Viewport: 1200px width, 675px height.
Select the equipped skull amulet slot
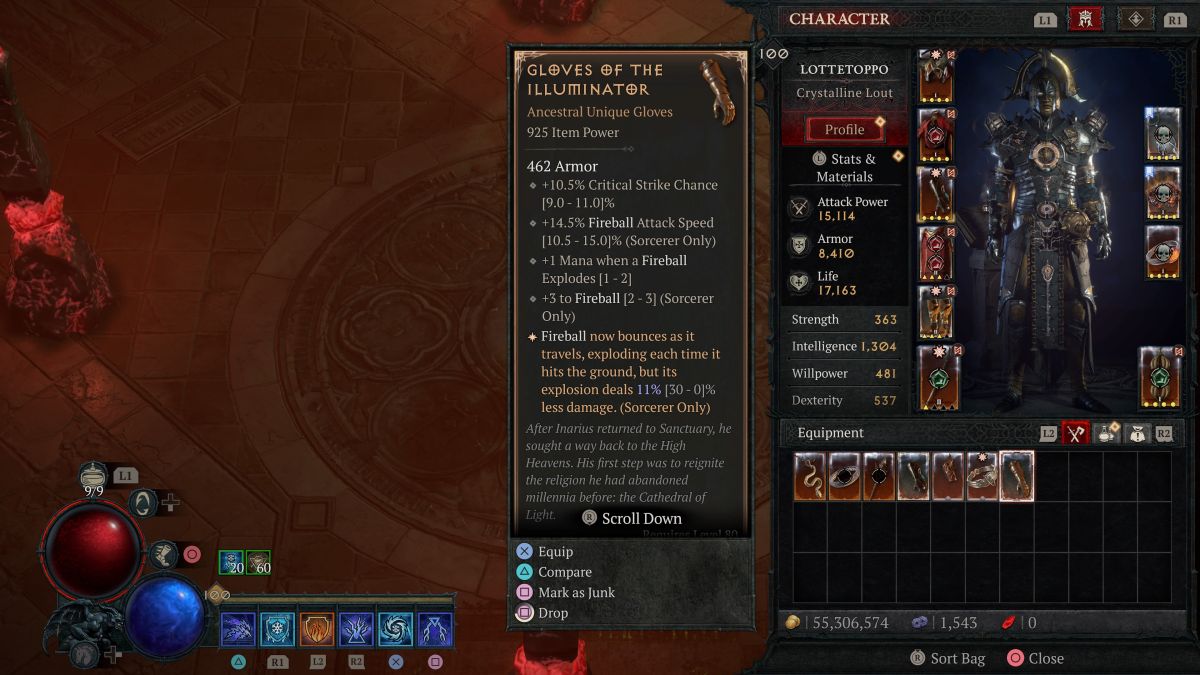click(x=1163, y=133)
